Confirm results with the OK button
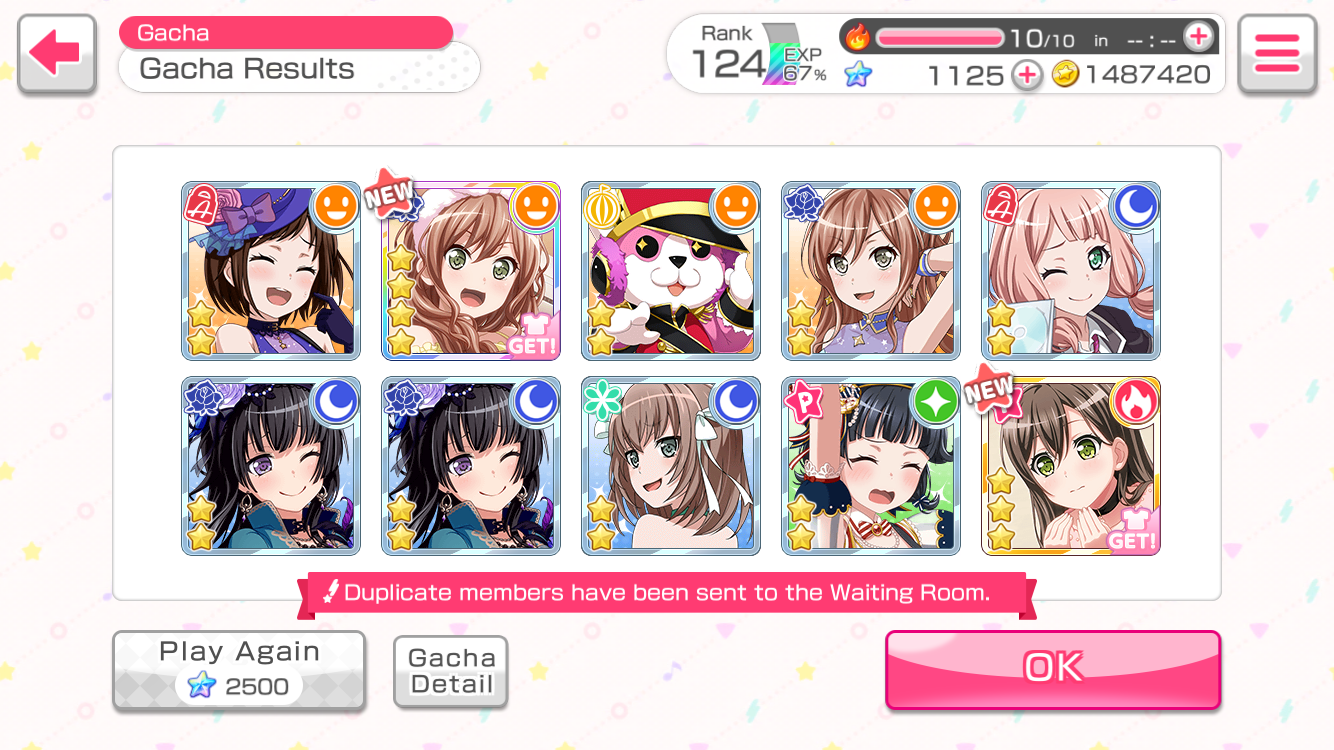 1052,668
